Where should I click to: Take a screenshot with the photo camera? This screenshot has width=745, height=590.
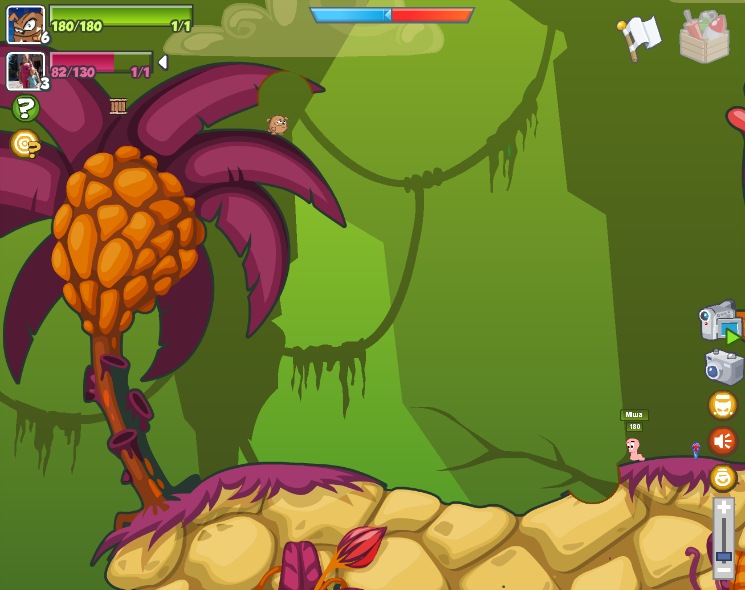[x=723, y=367]
